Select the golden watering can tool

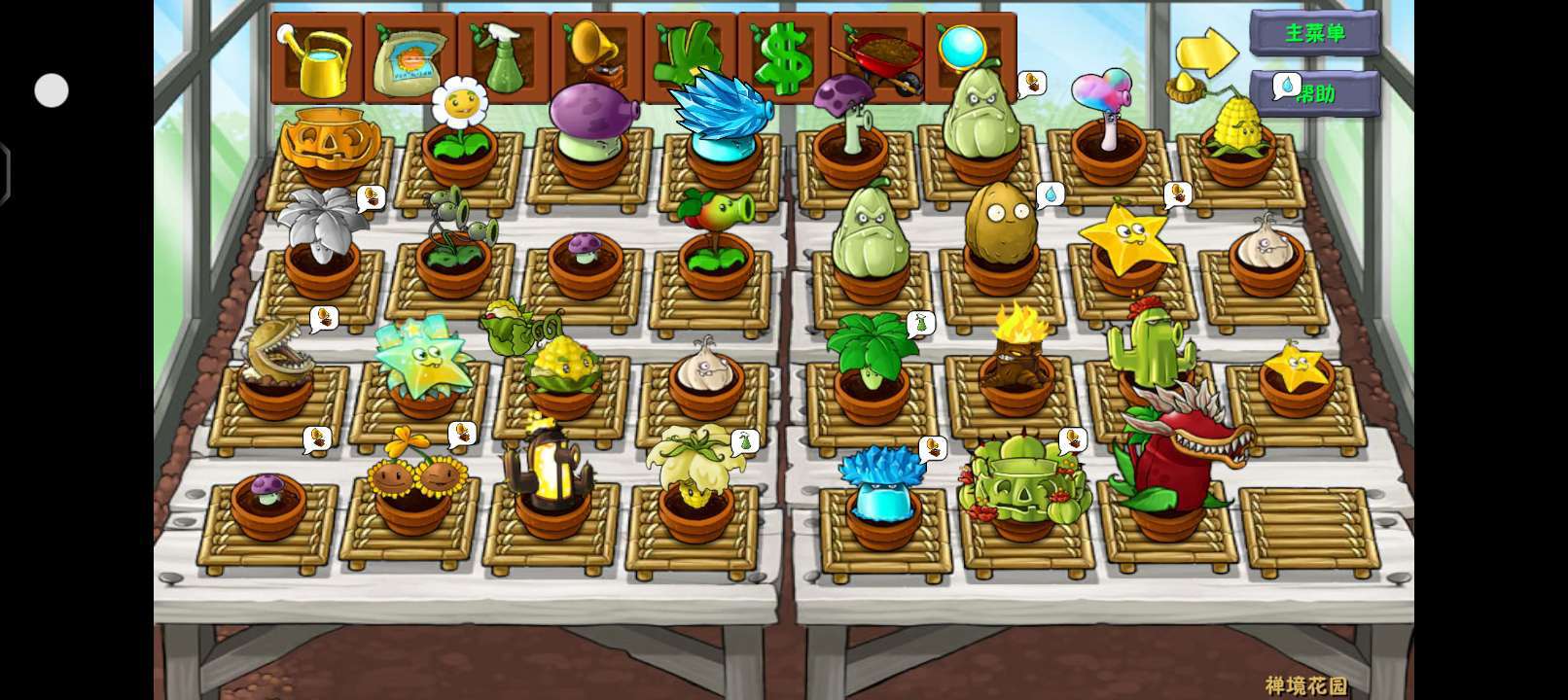317,58
